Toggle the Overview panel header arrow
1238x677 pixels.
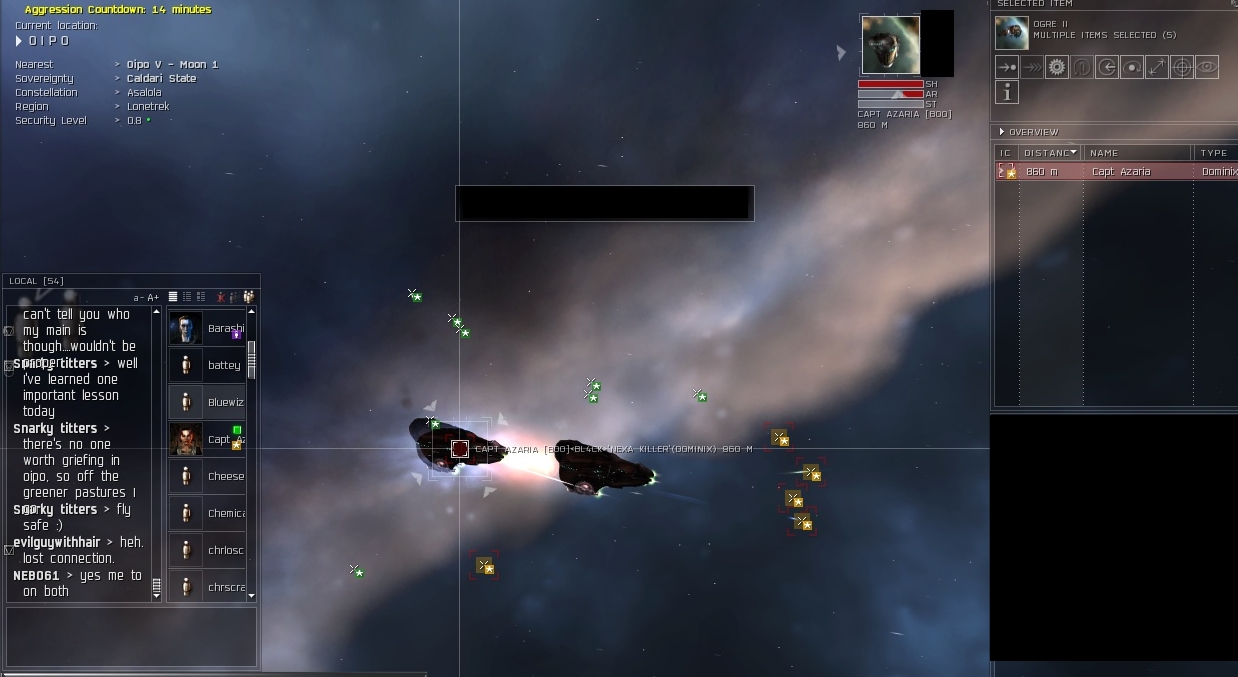point(1002,132)
